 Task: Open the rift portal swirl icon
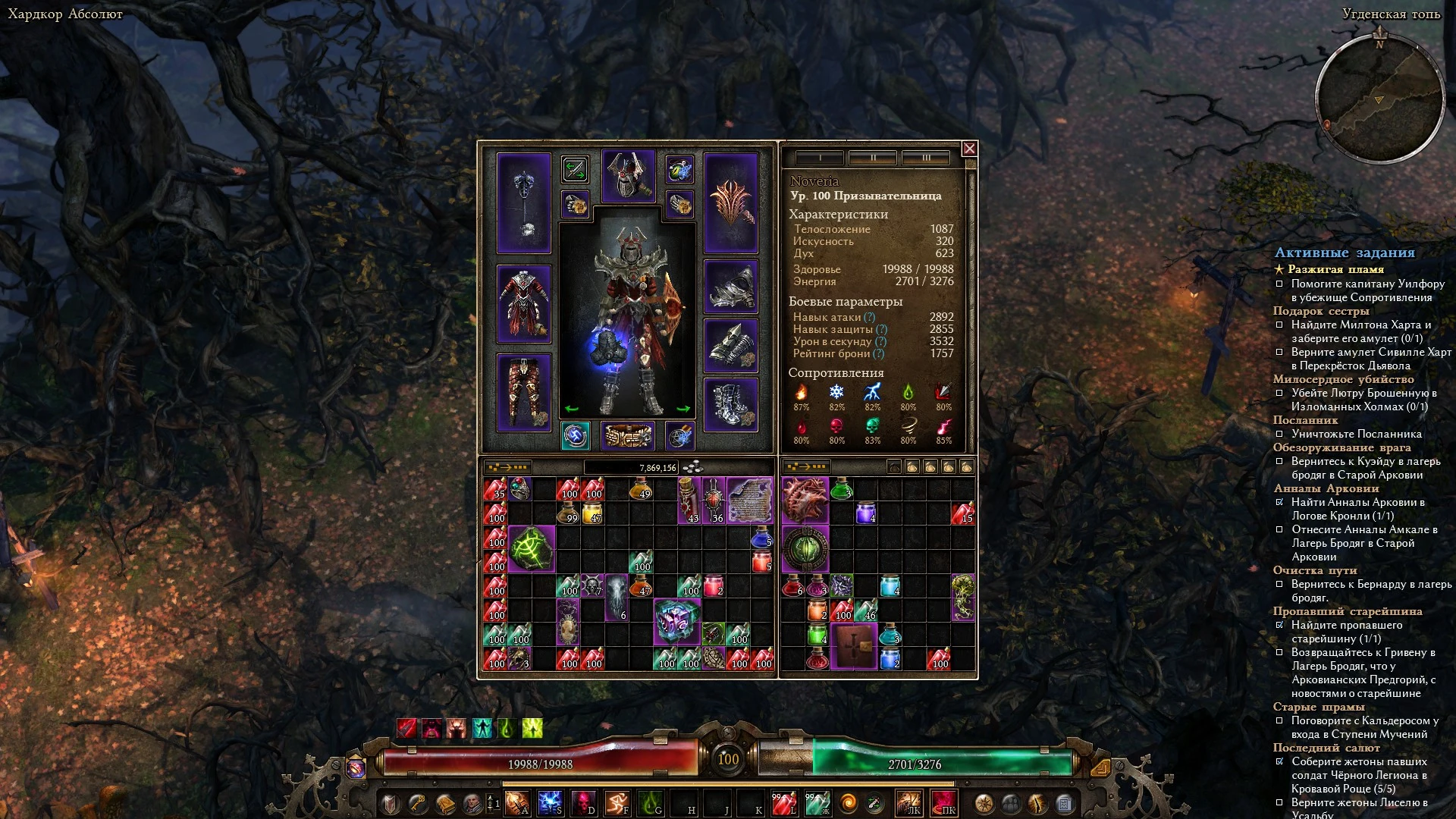pyautogui.click(x=850, y=801)
